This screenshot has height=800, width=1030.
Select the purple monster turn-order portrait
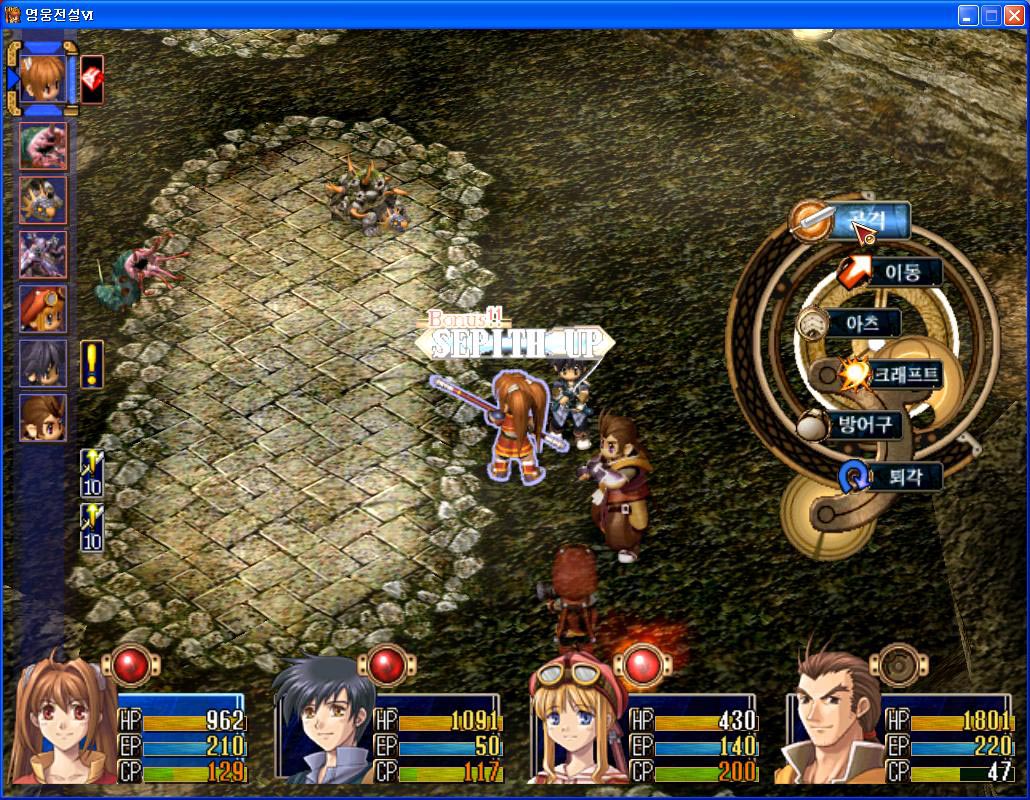(x=43, y=255)
